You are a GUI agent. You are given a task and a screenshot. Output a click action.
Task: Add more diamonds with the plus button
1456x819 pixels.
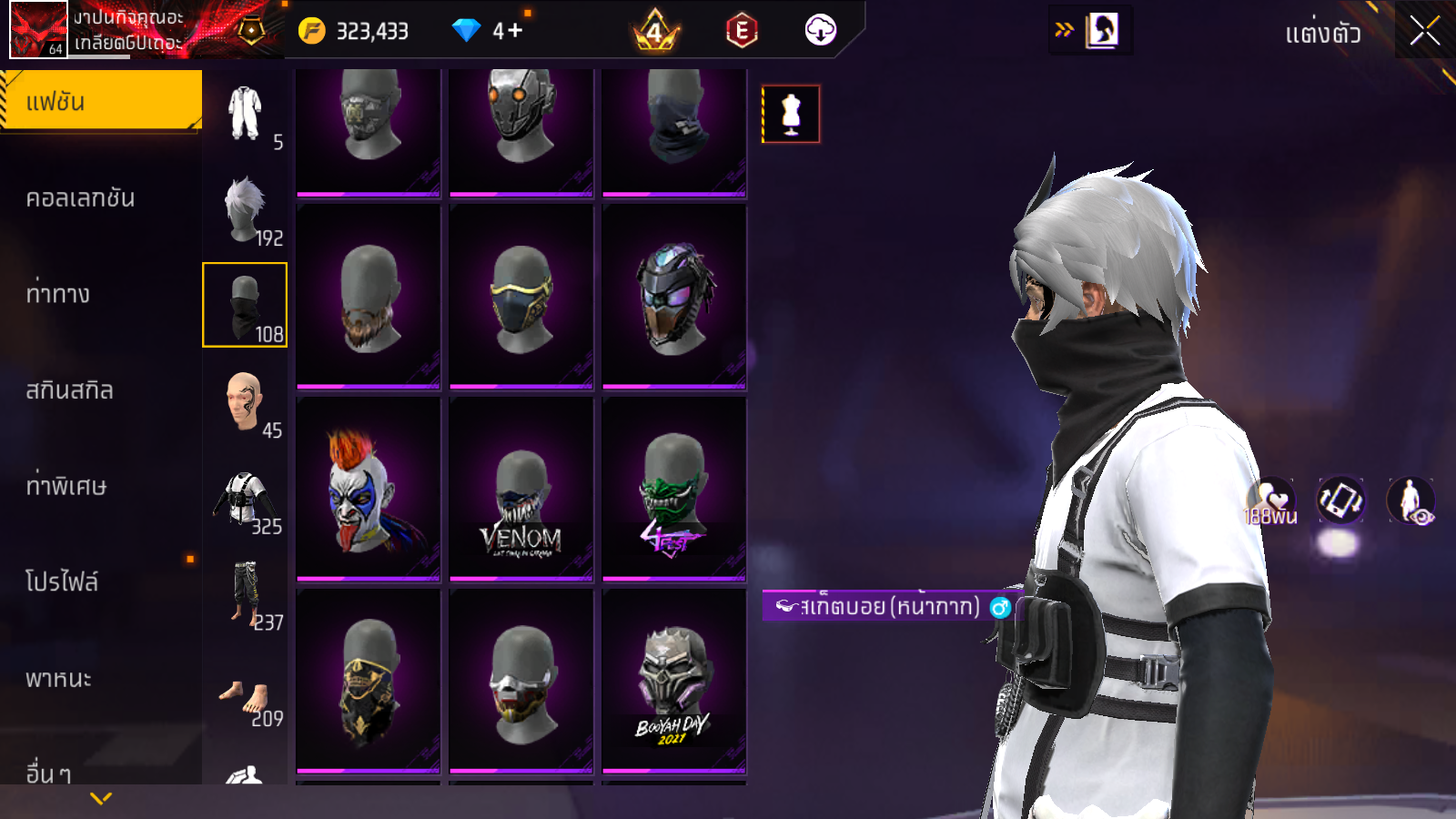515,31
